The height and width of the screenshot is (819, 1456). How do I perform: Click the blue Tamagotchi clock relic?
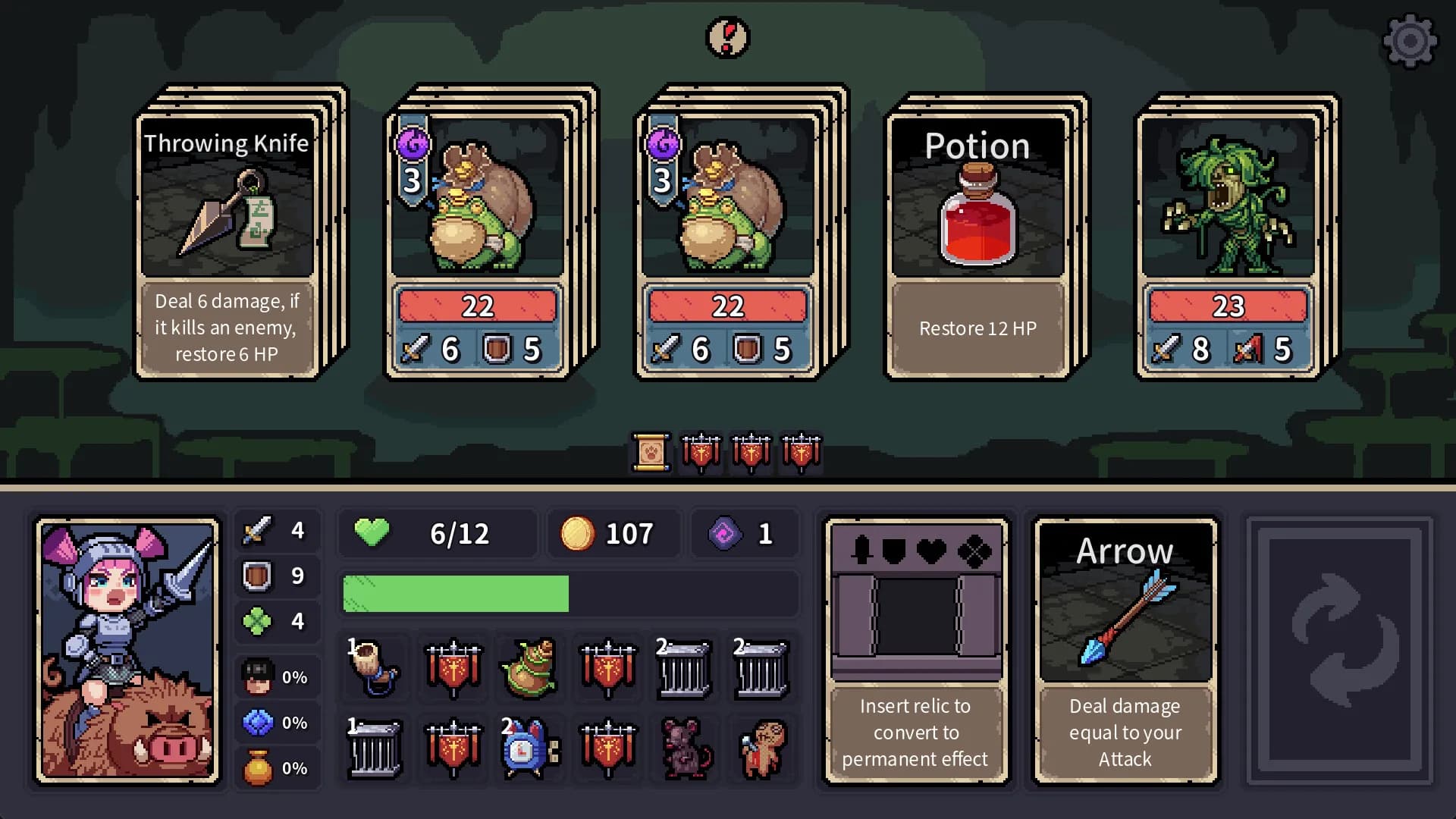(x=529, y=751)
